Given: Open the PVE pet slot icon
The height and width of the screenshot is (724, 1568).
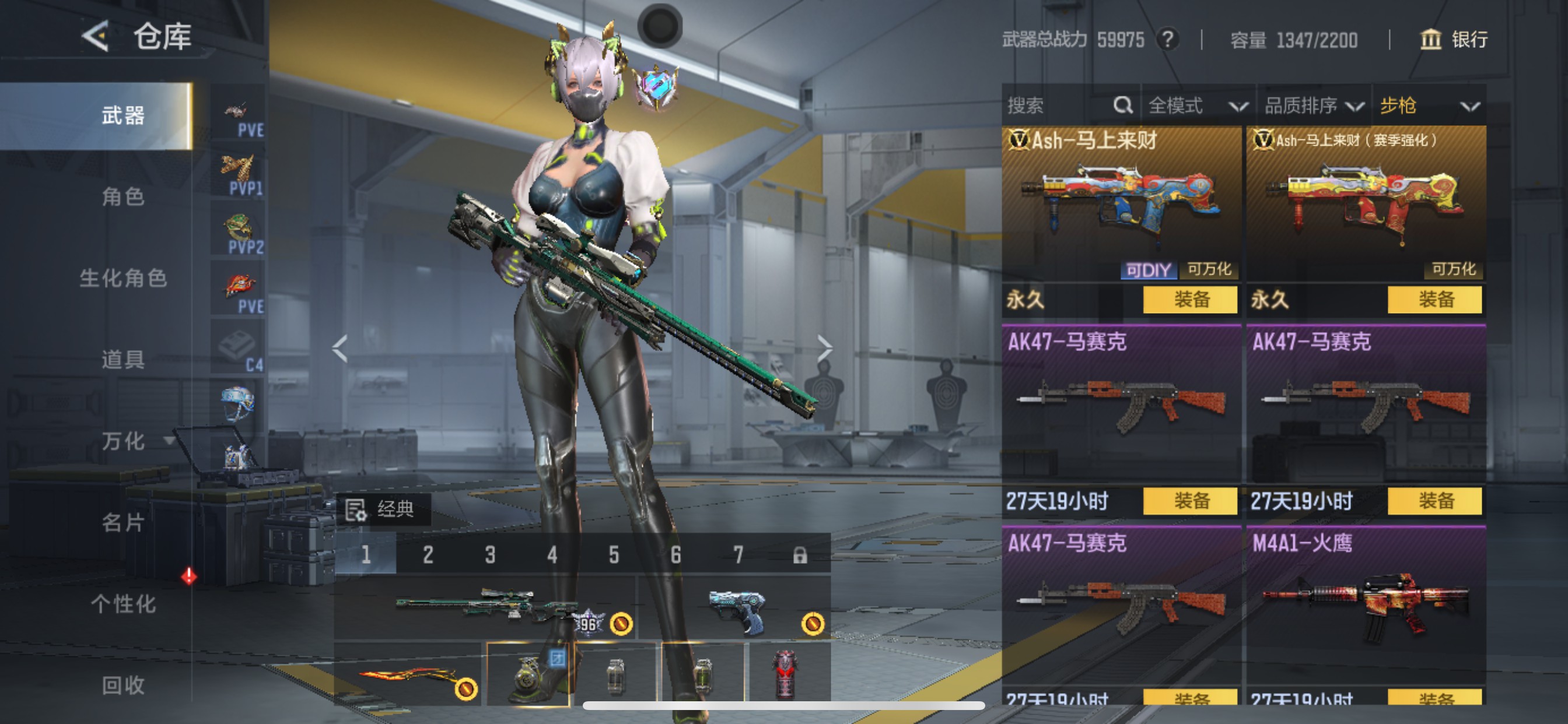Looking at the screenshot, I should pyautogui.click(x=237, y=110).
